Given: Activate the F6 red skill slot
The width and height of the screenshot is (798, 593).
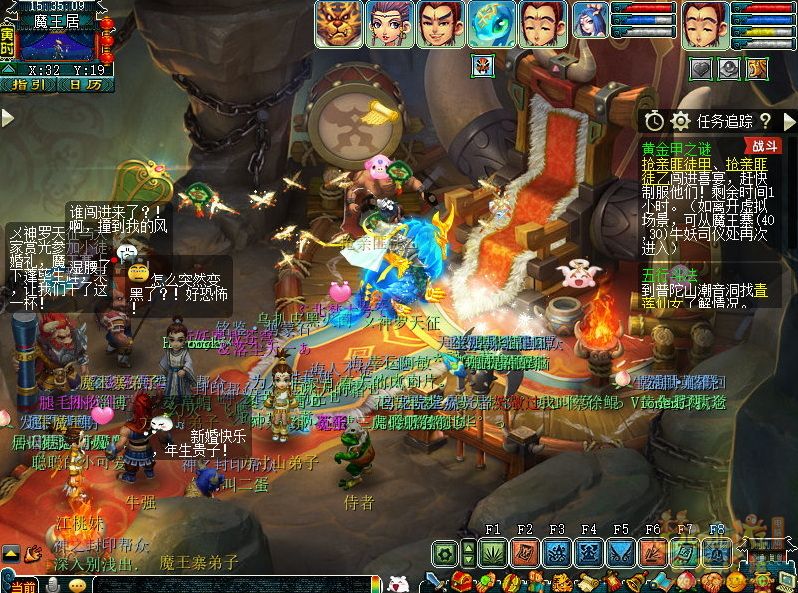Looking at the screenshot, I should coord(653,553).
